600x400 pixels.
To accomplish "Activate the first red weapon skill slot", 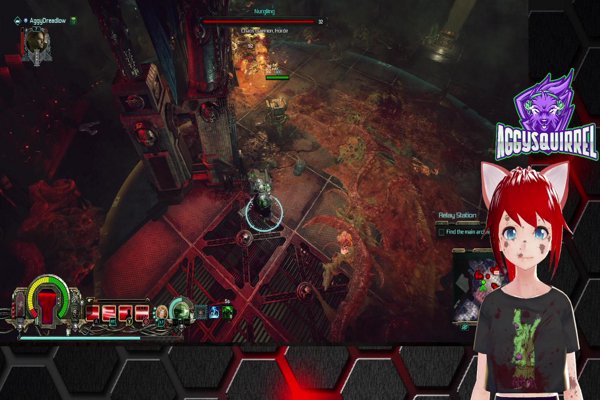I will (x=94, y=313).
